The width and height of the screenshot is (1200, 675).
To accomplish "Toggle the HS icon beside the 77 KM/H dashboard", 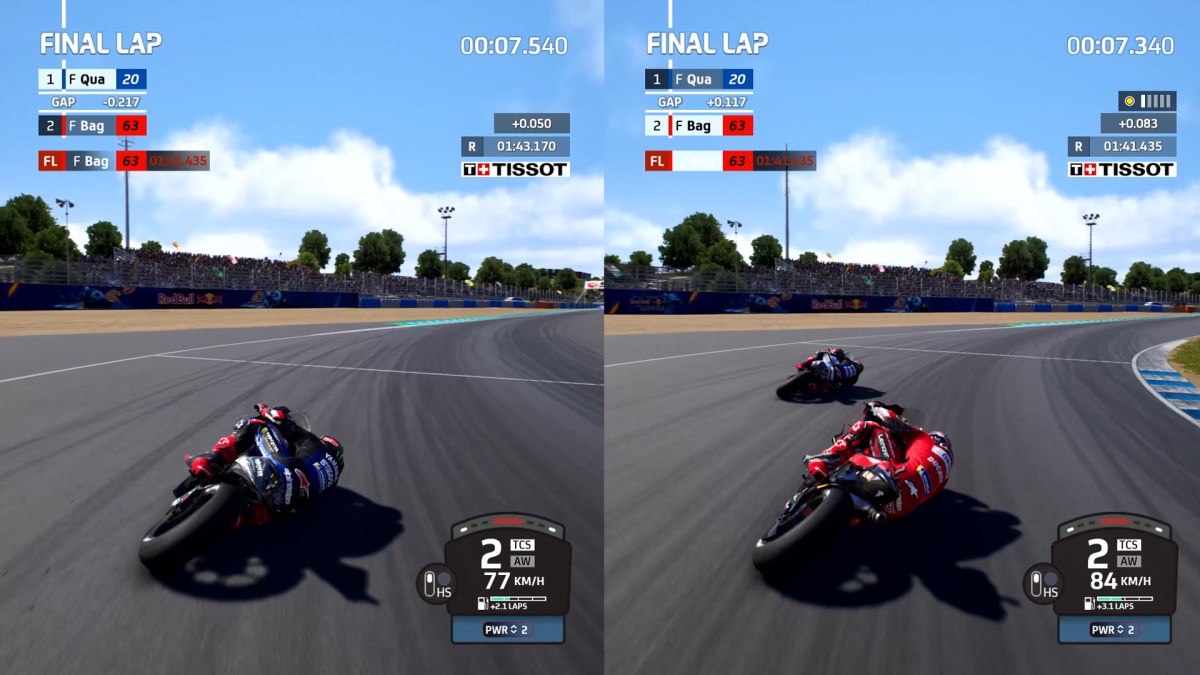I will [x=436, y=583].
